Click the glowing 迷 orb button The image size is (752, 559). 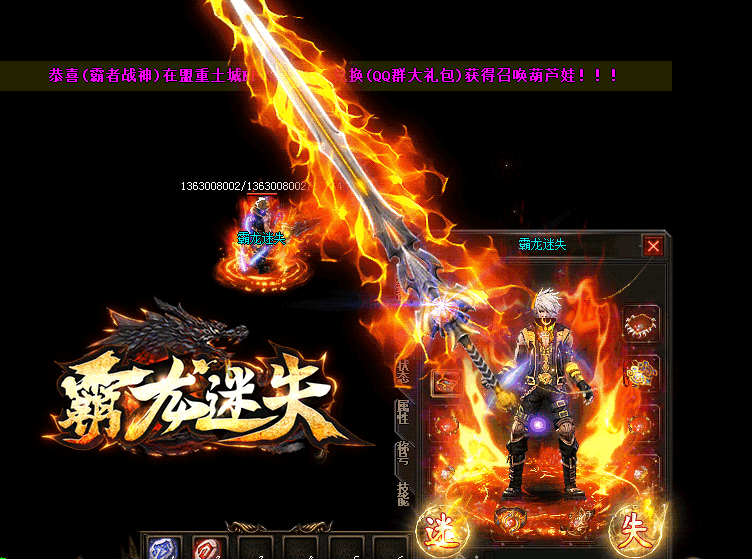pyautogui.click(x=437, y=529)
